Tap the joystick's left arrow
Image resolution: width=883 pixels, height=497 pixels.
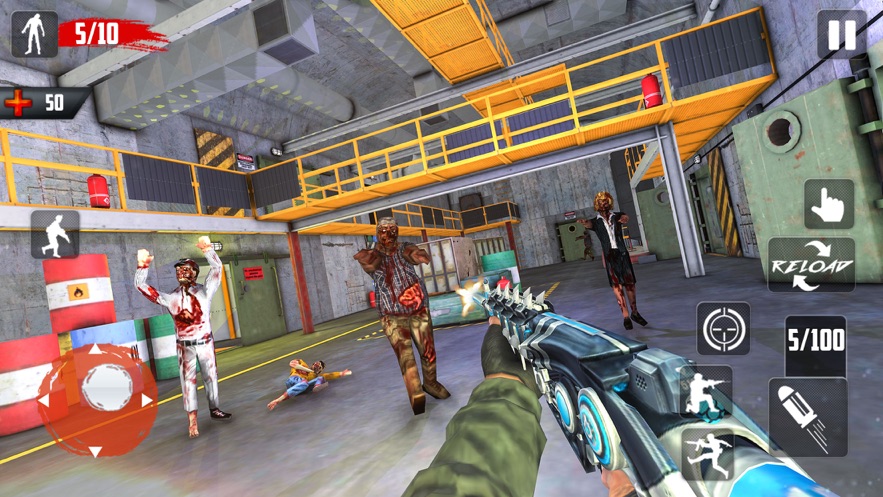45,401
